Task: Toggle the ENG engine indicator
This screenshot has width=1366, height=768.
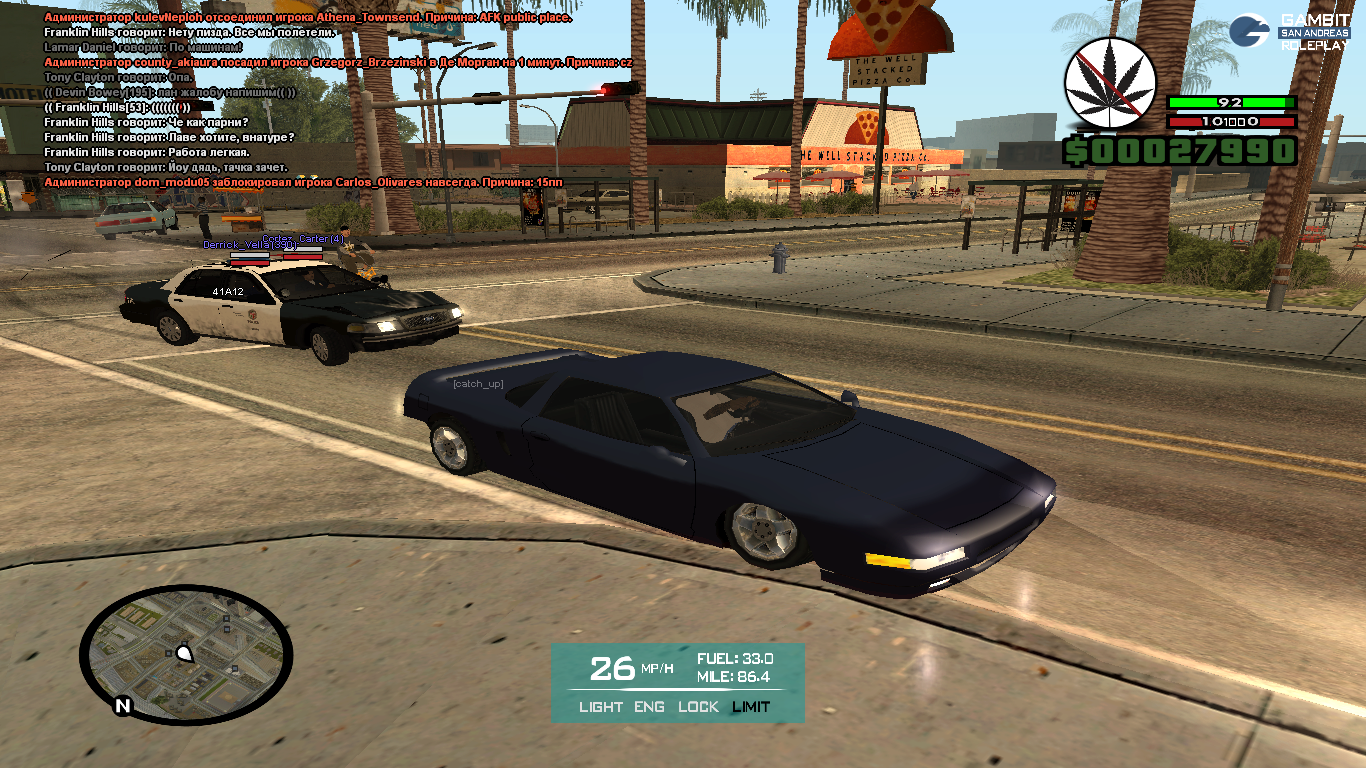Action: click(x=650, y=707)
